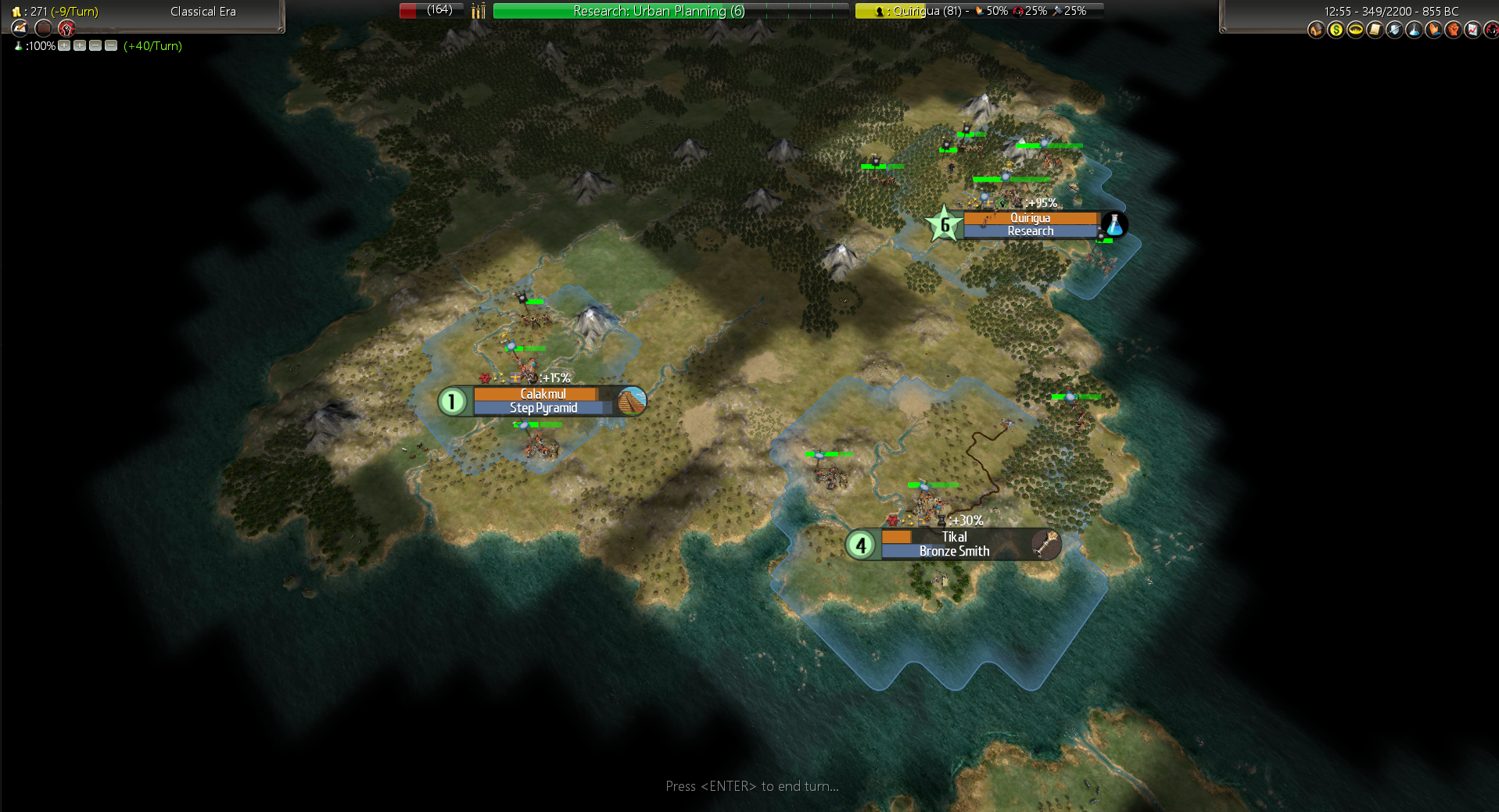The width and height of the screenshot is (1499, 812).
Task: Open the Military Advisor sword-and-shield icon
Action: point(1394,30)
